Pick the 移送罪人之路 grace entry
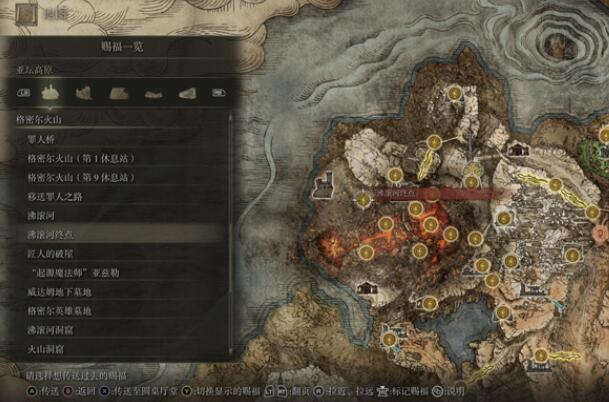Viewport: 609px width, 402px height. [x=62, y=196]
